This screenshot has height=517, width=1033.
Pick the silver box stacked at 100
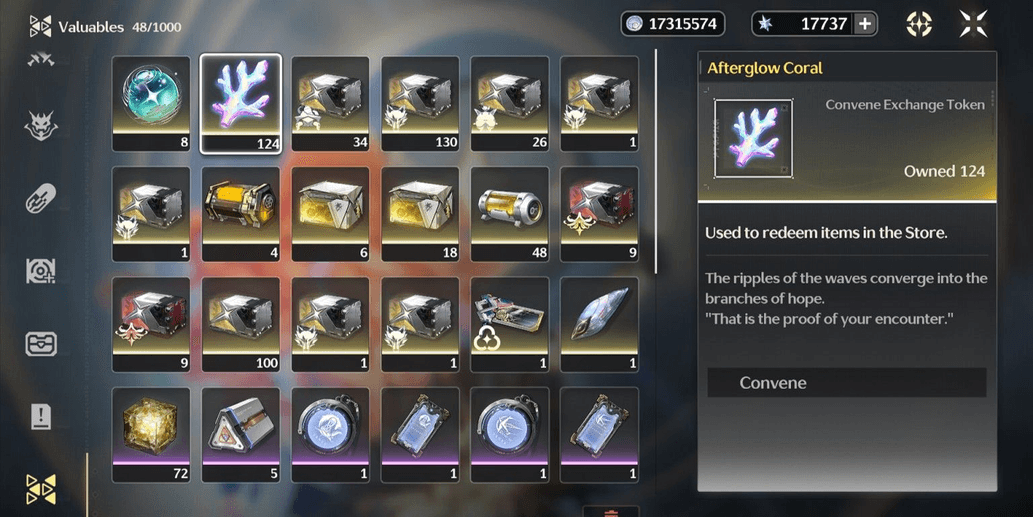241,324
